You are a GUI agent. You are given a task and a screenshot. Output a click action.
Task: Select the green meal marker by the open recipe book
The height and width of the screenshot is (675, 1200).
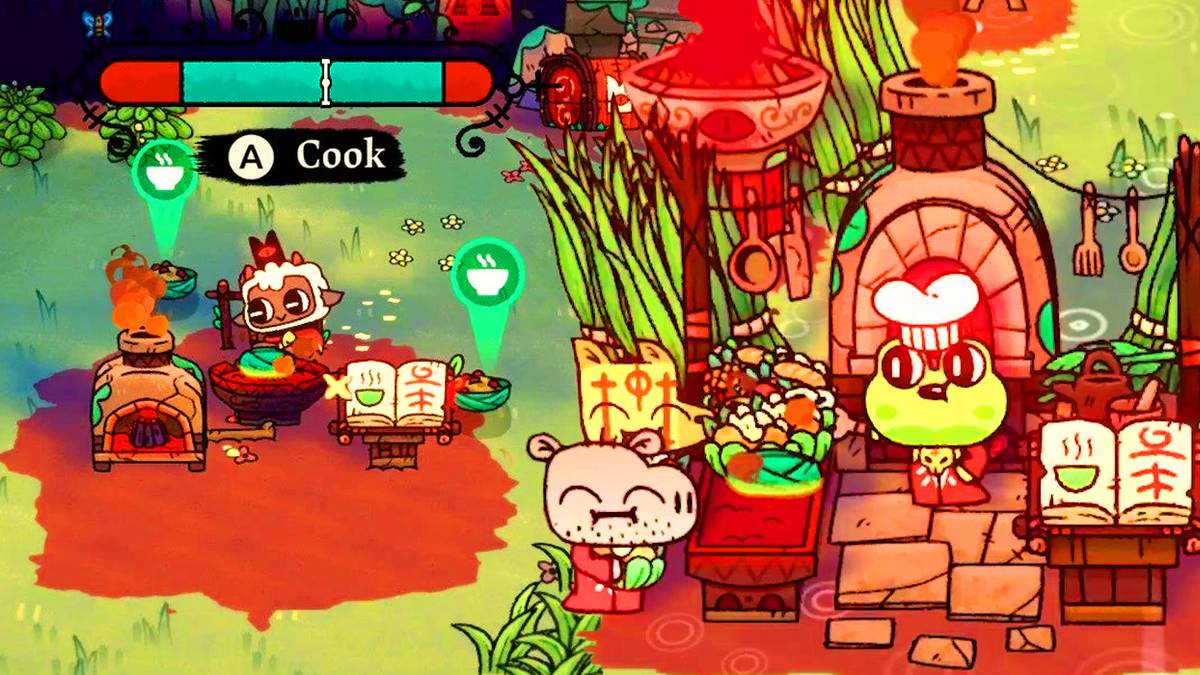tap(487, 273)
